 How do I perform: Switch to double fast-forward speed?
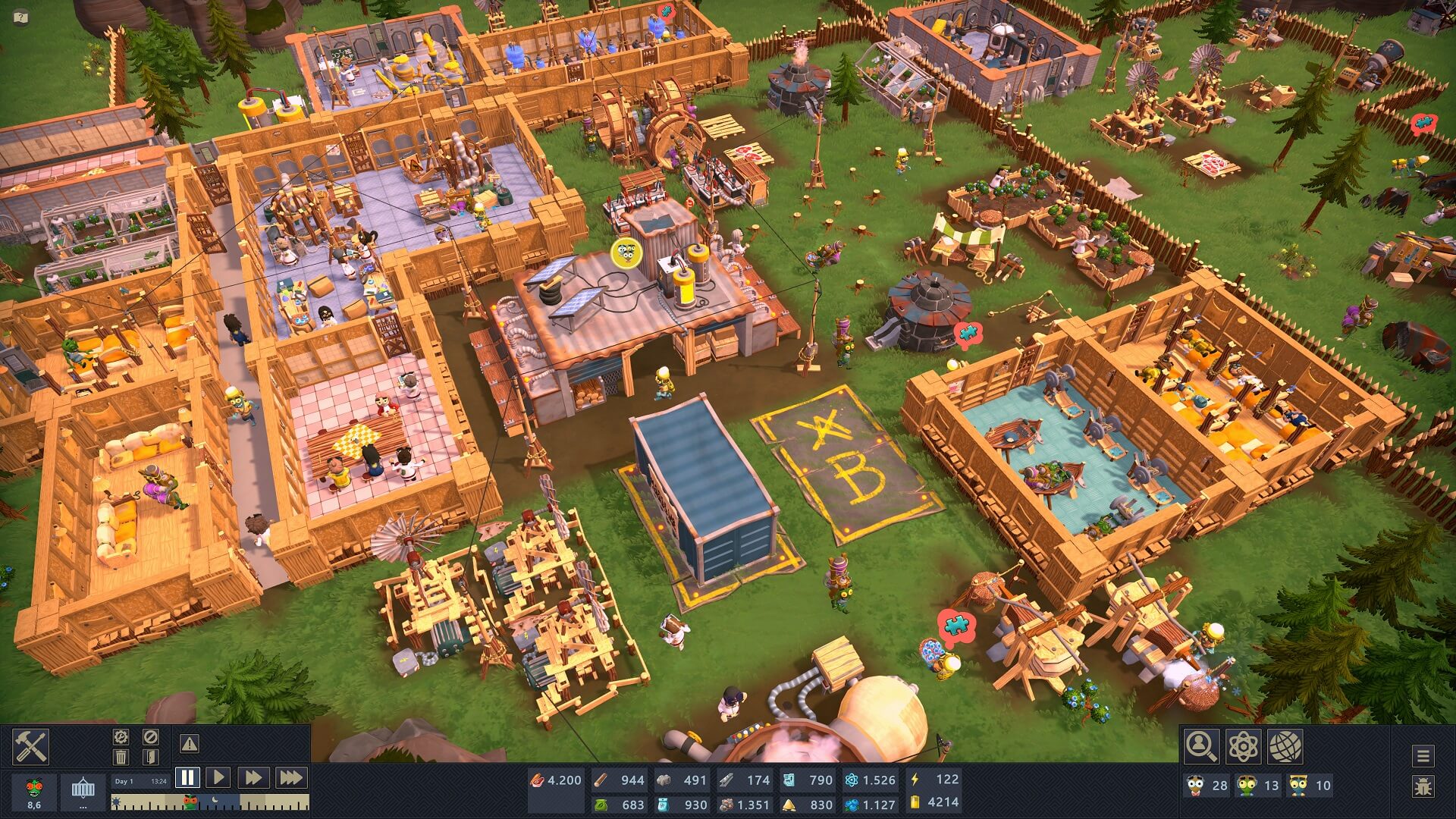coord(253,777)
